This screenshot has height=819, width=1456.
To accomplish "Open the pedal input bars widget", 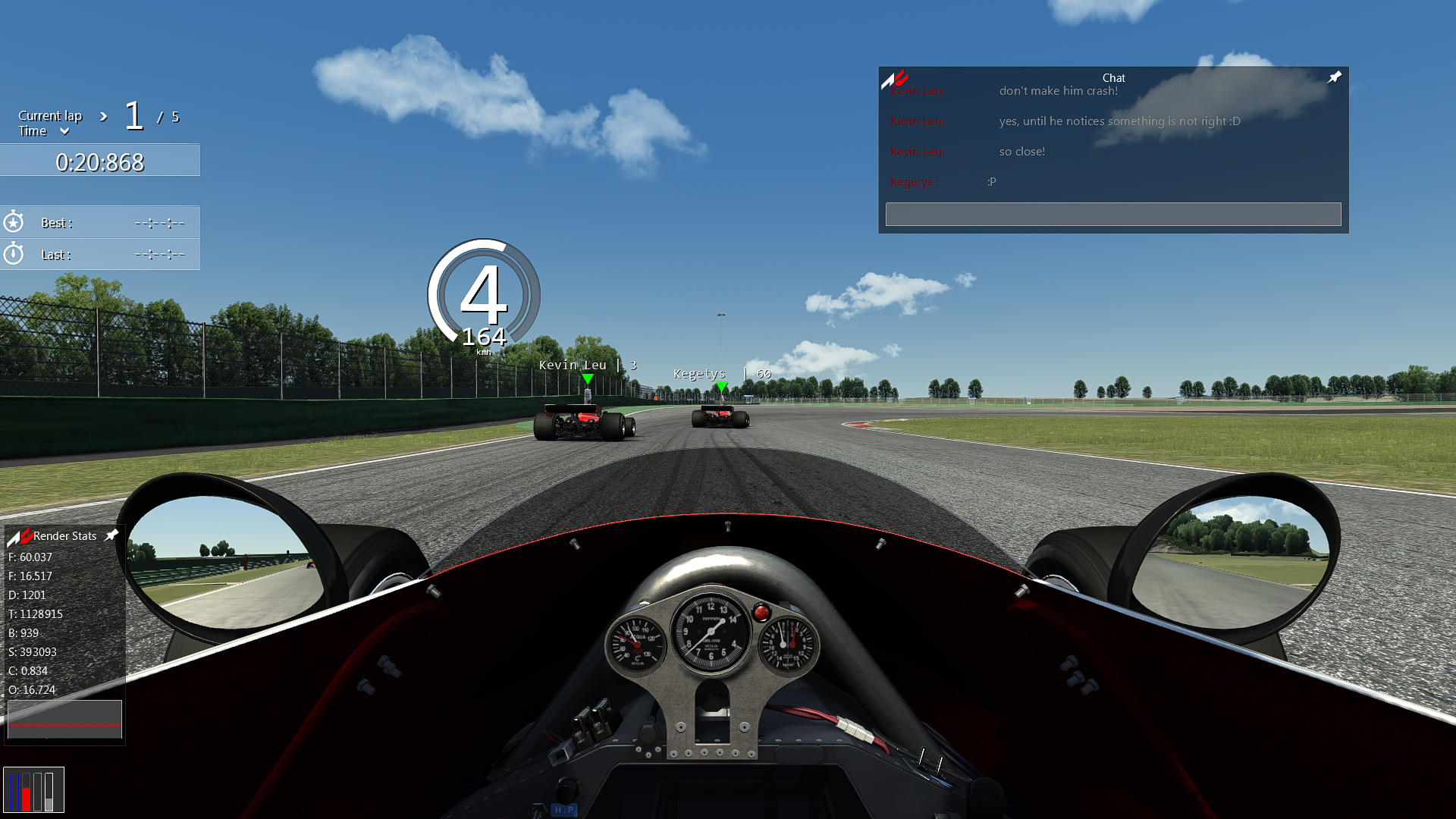I will pyautogui.click(x=33, y=789).
